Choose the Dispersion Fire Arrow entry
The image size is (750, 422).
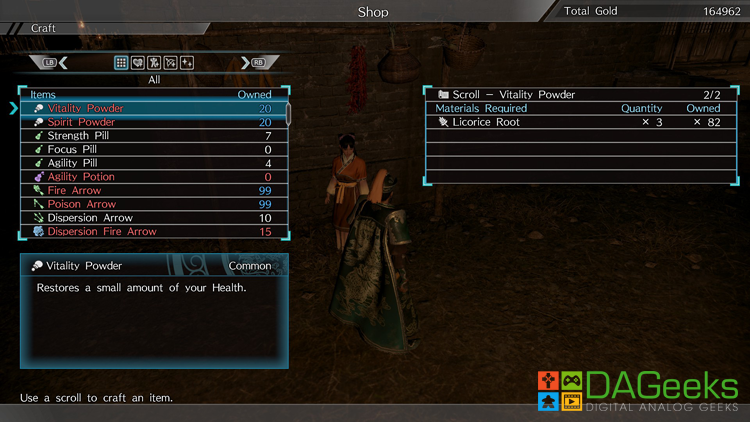tap(150, 231)
